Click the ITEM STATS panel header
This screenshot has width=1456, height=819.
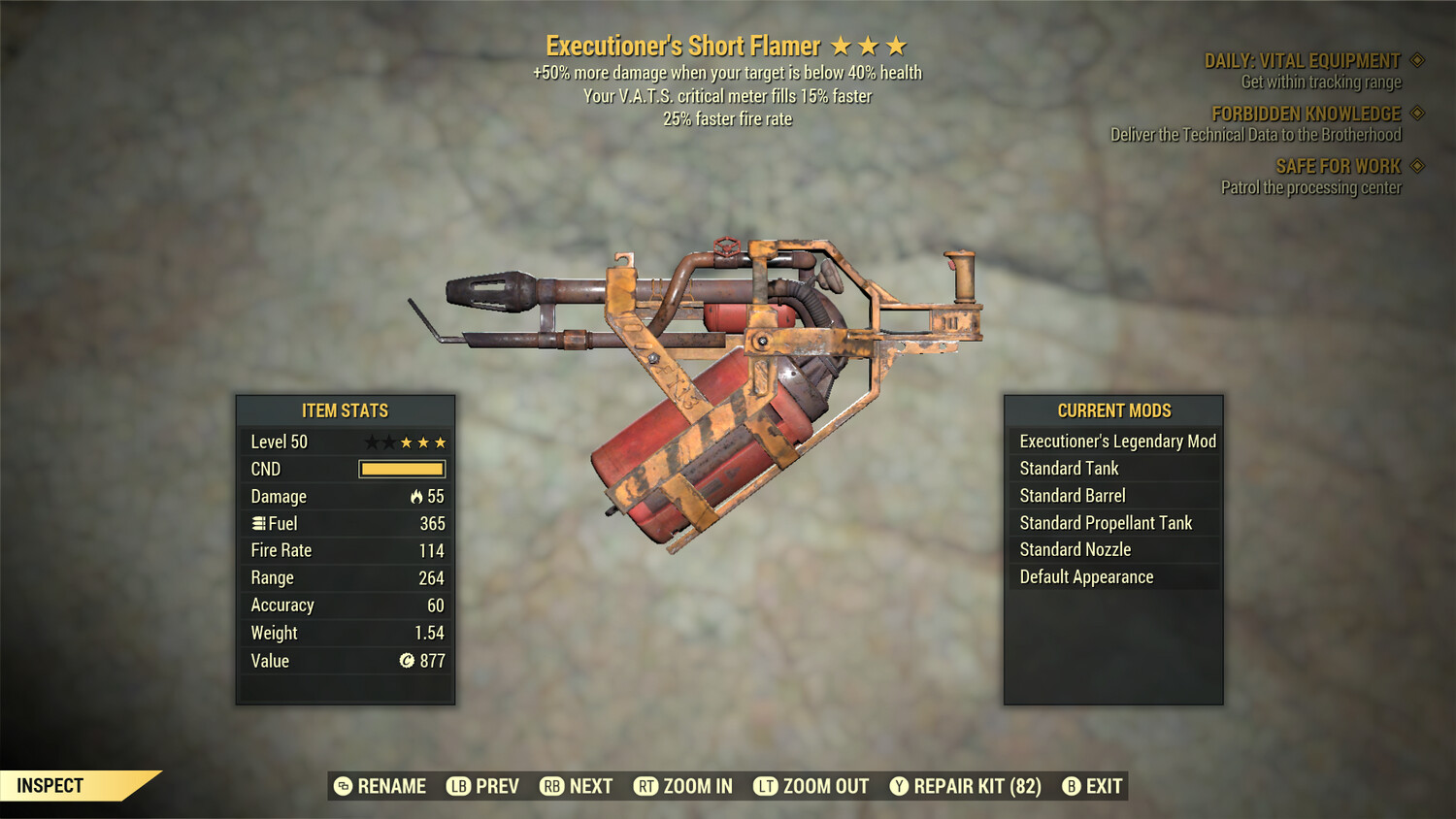pyautogui.click(x=345, y=410)
